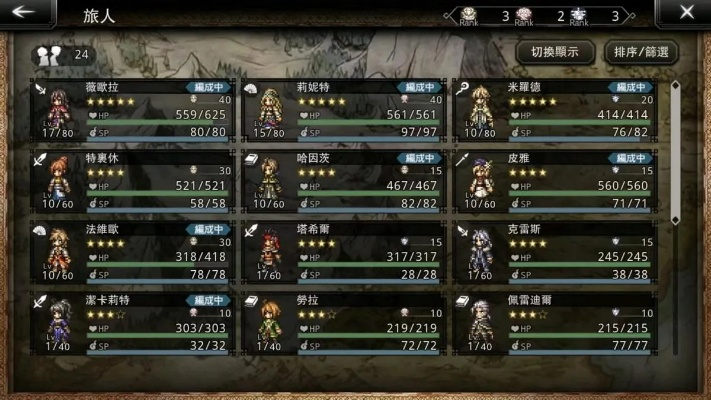This screenshot has width=711, height=400.
Task: Choose traveler 法維歐 card
Action: (x=136, y=251)
